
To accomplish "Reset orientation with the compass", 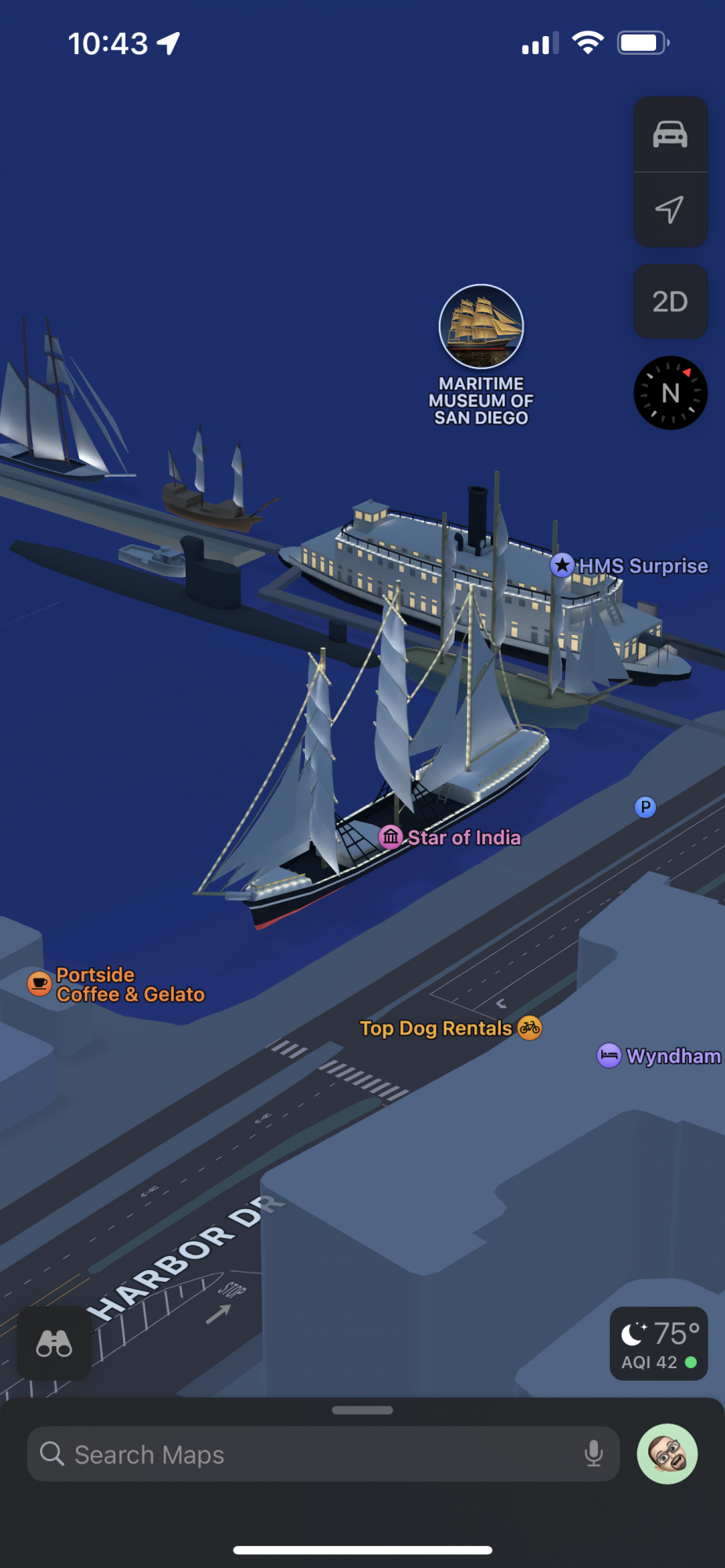I will tap(670, 393).
